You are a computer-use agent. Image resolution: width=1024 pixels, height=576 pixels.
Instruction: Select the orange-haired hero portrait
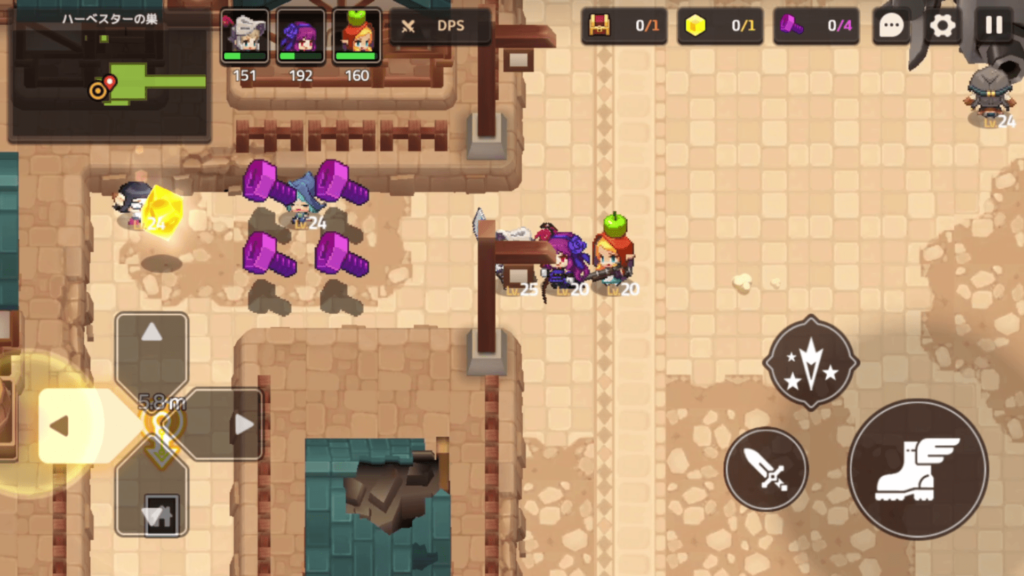(356, 37)
